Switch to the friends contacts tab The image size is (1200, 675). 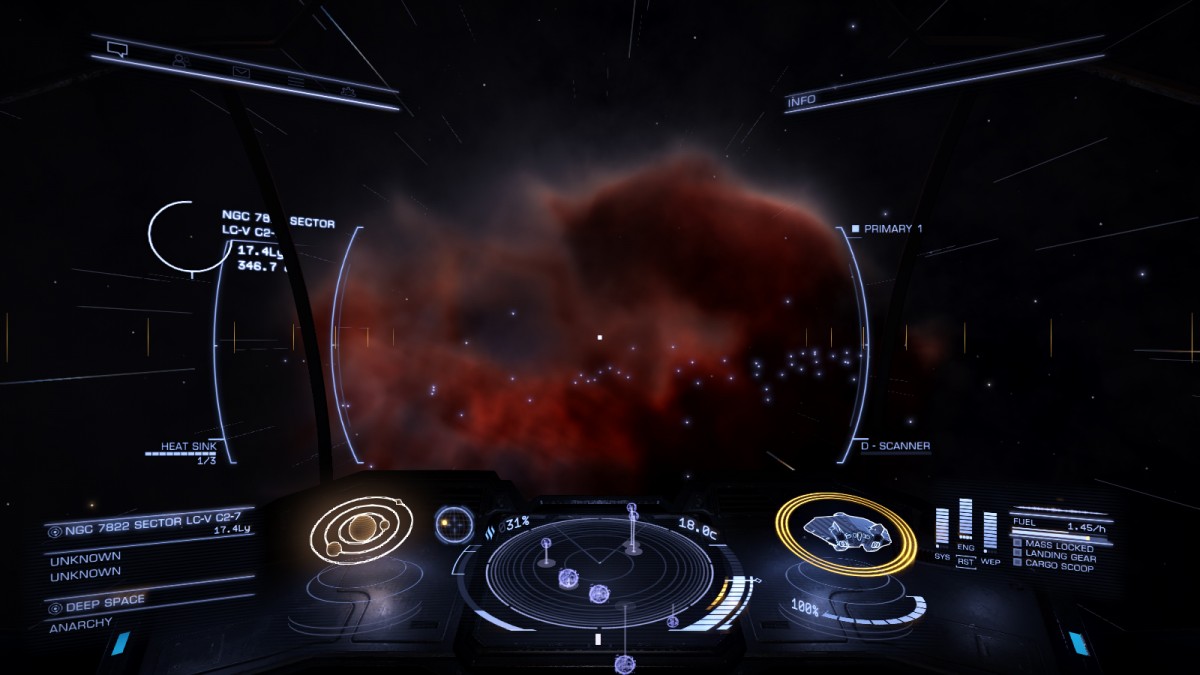coord(180,60)
